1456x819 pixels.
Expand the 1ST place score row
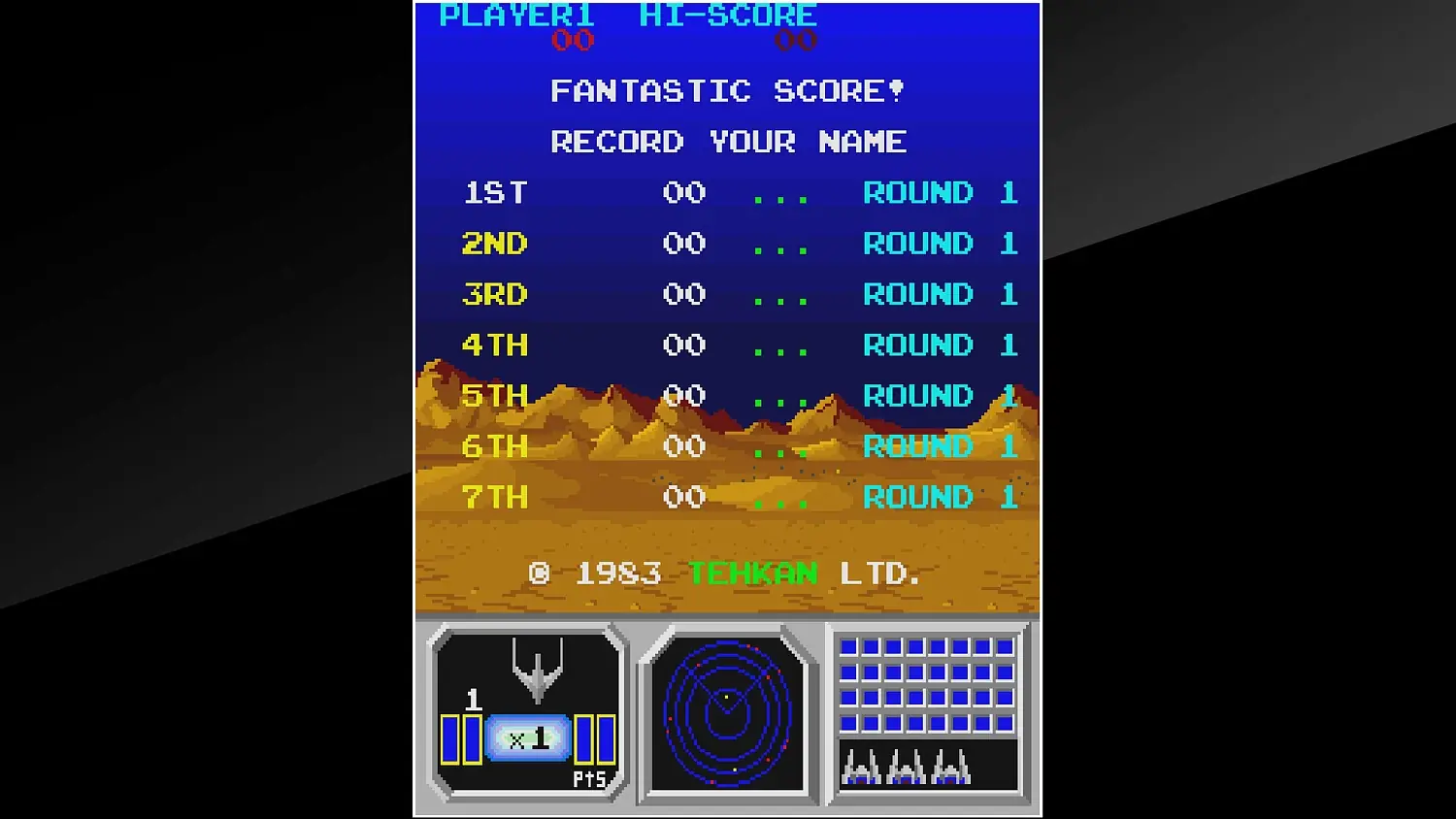click(682, 193)
